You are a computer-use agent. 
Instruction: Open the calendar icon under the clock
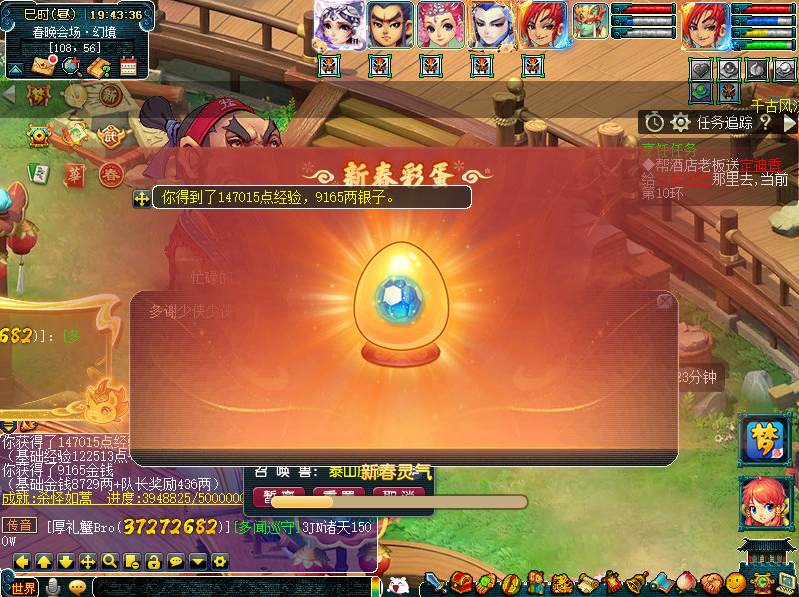[x=128, y=67]
